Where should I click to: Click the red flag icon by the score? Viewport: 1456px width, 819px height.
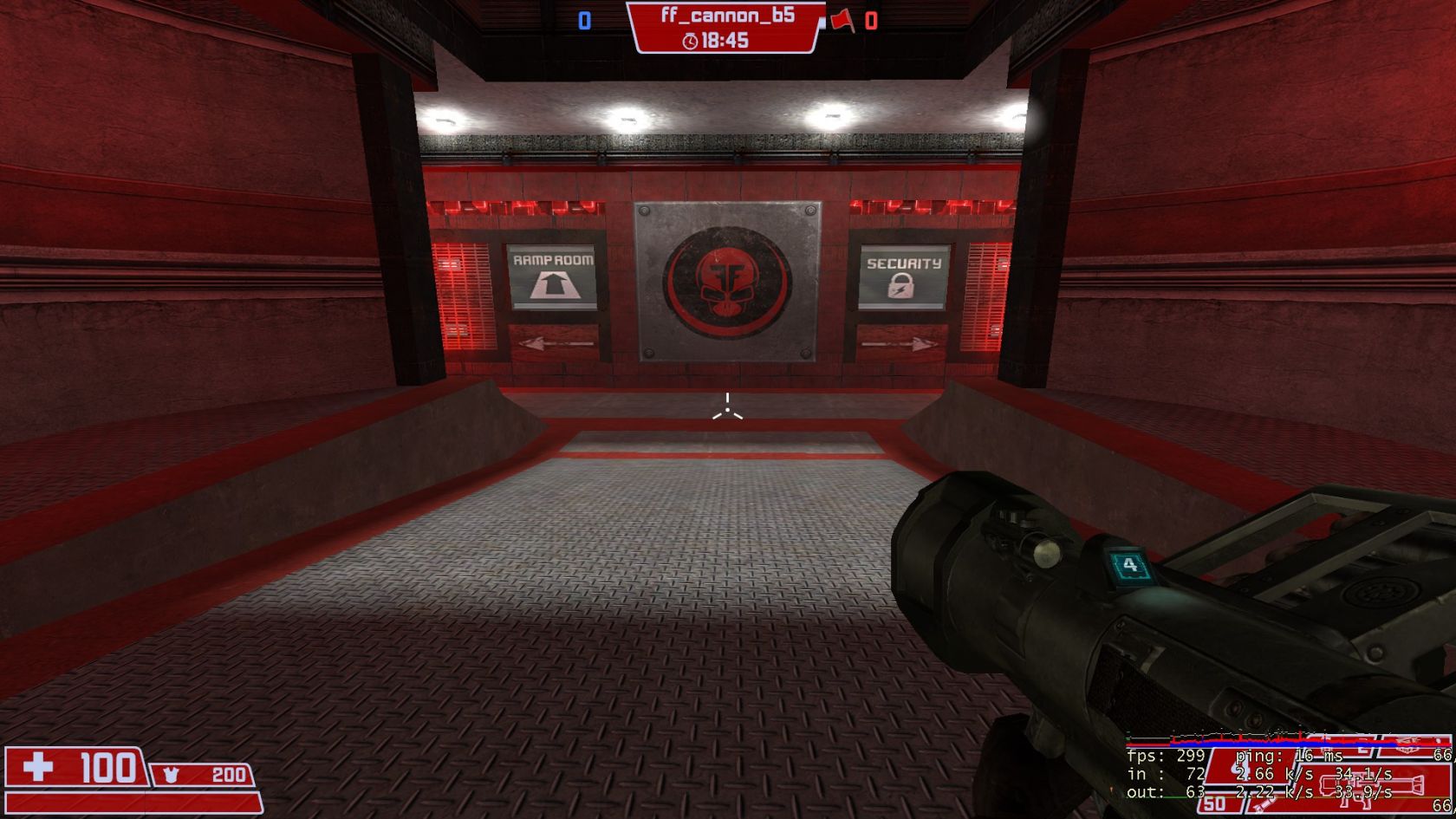842,20
